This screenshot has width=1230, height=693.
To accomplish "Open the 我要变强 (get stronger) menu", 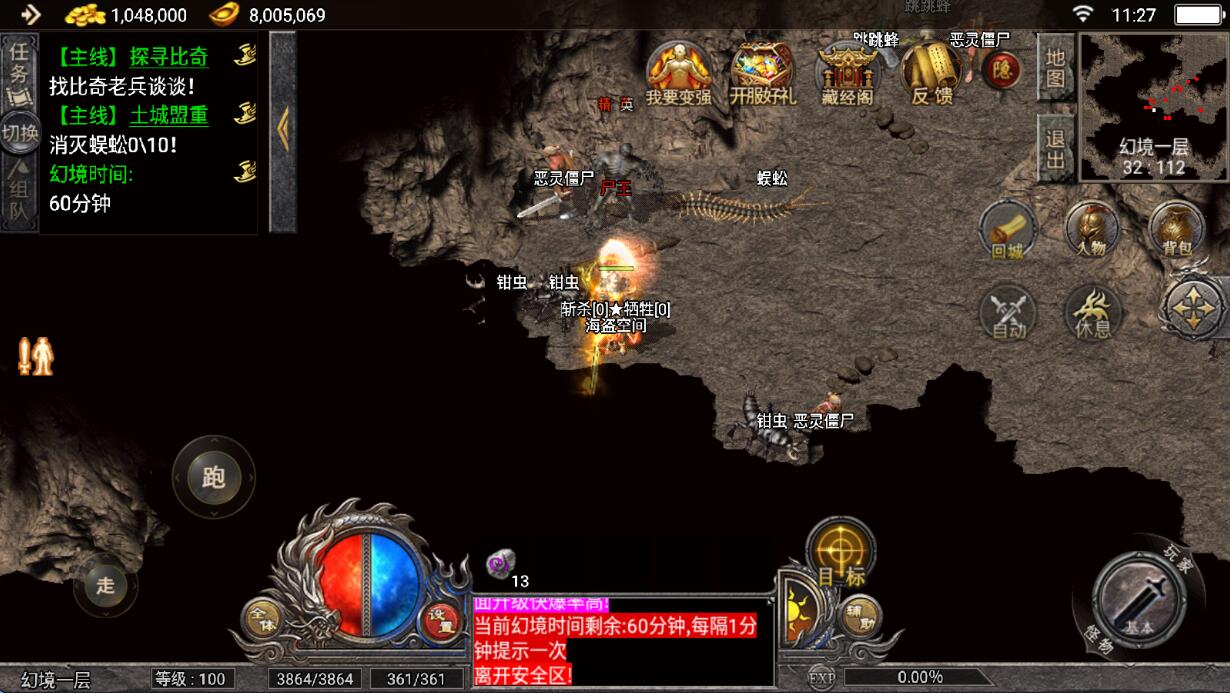I will pos(678,74).
